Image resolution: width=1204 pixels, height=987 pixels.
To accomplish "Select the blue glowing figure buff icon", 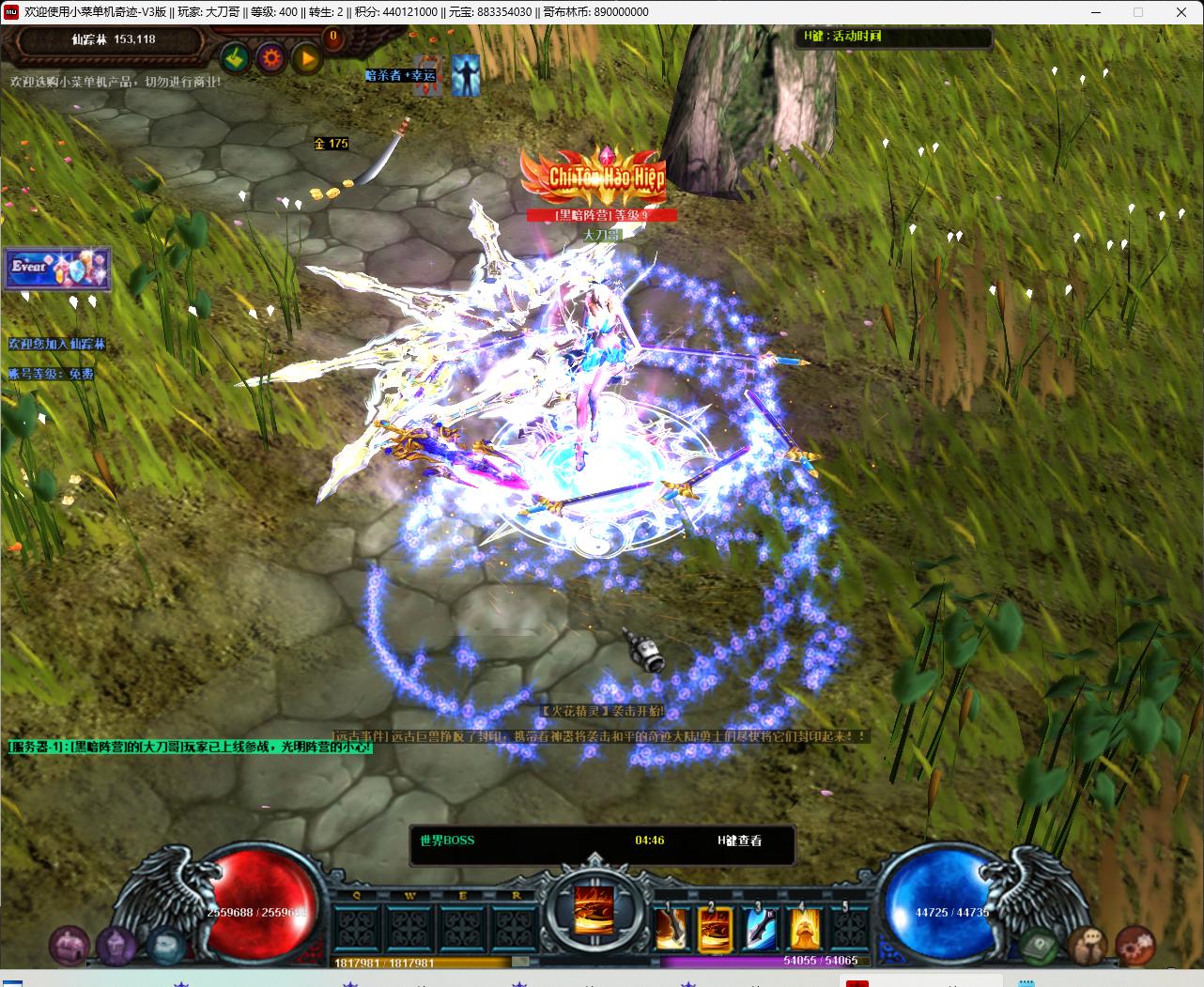I will (465, 75).
